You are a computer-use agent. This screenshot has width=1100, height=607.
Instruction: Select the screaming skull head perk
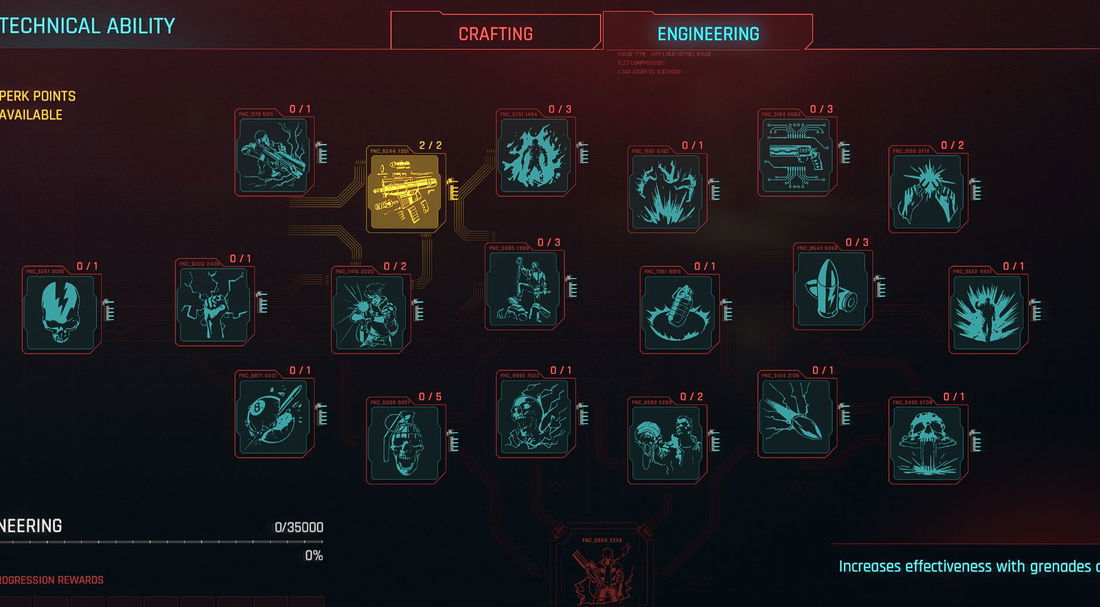click(537, 415)
